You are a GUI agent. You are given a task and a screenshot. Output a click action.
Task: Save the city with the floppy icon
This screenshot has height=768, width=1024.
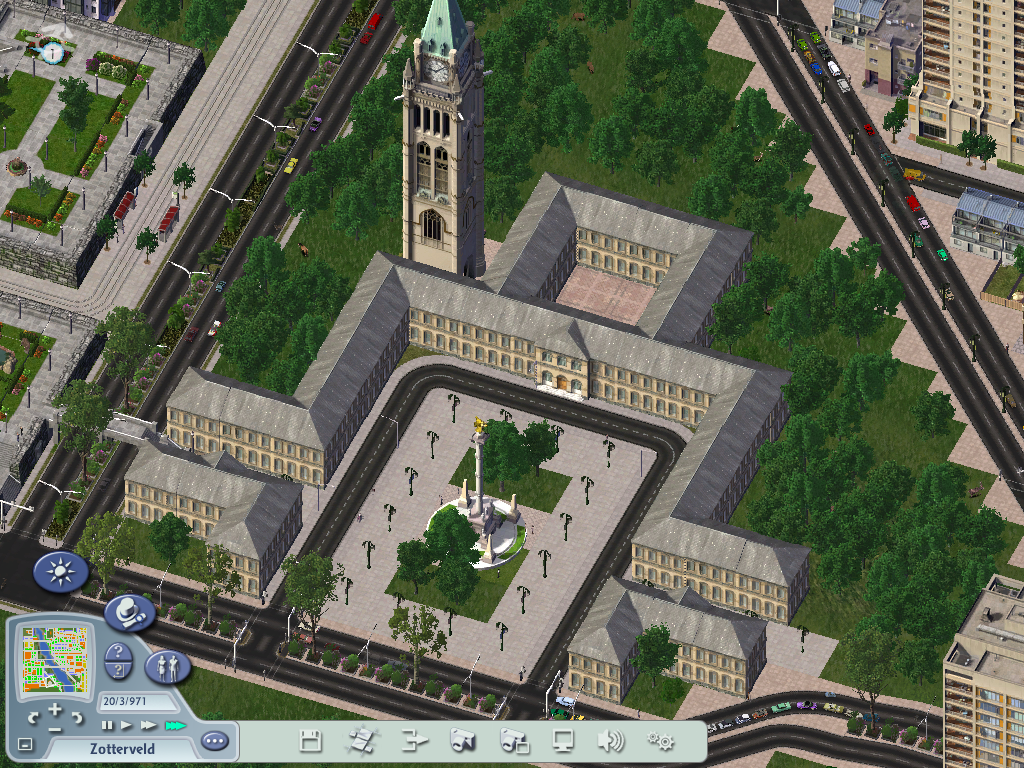[x=310, y=741]
